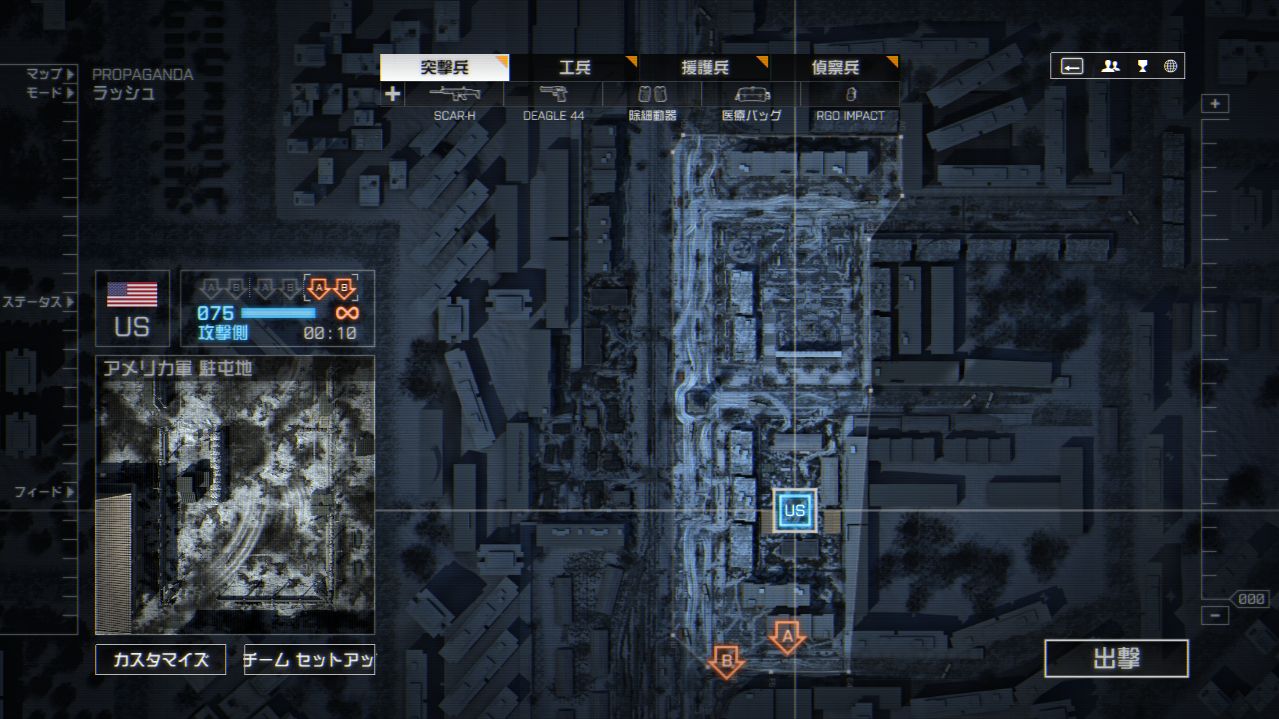The width and height of the screenshot is (1279, 719).
Task: Click objective B marker on the map
Action: [x=726, y=661]
